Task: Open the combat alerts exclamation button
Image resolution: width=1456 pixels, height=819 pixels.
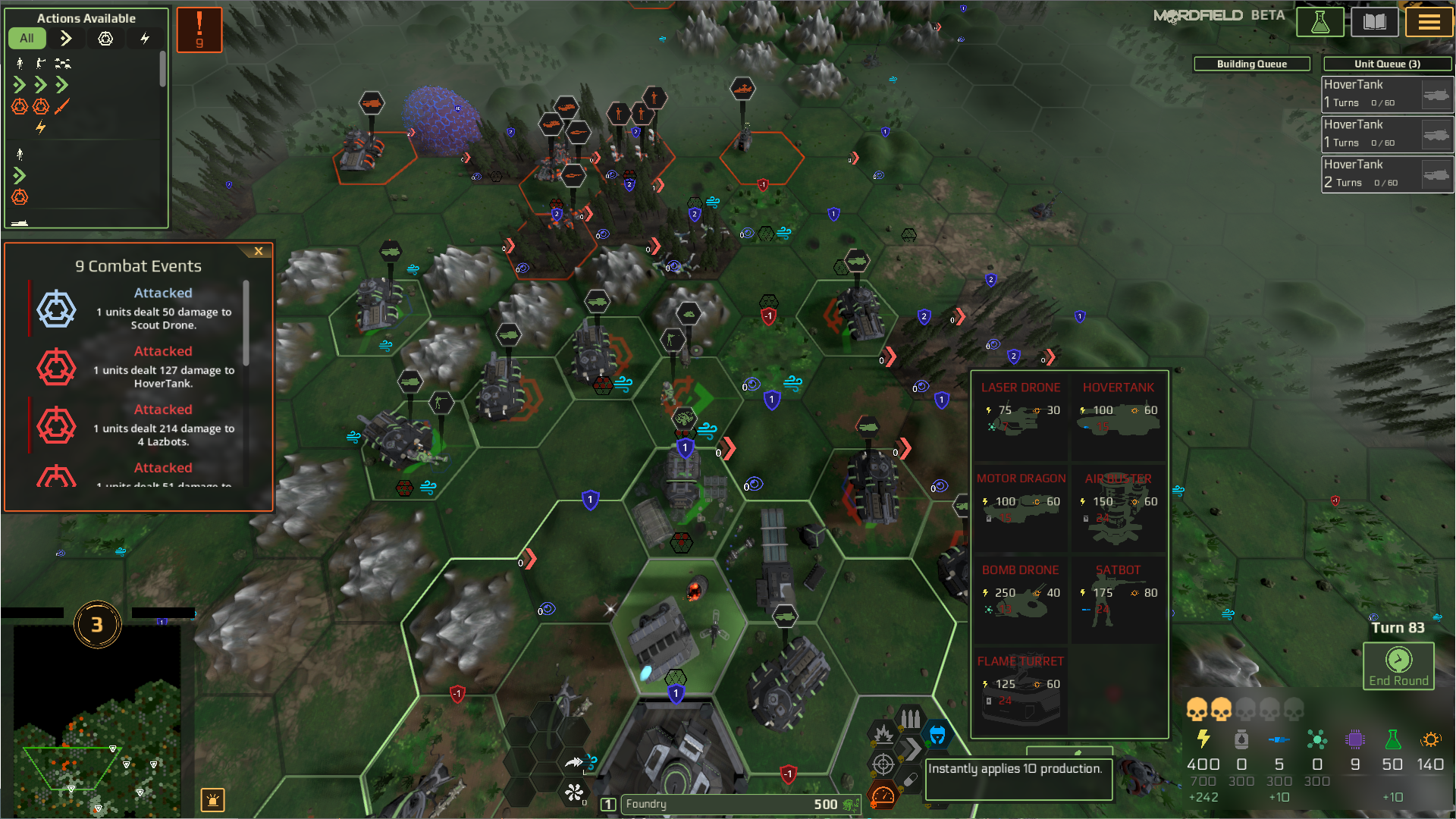Action: point(199,30)
